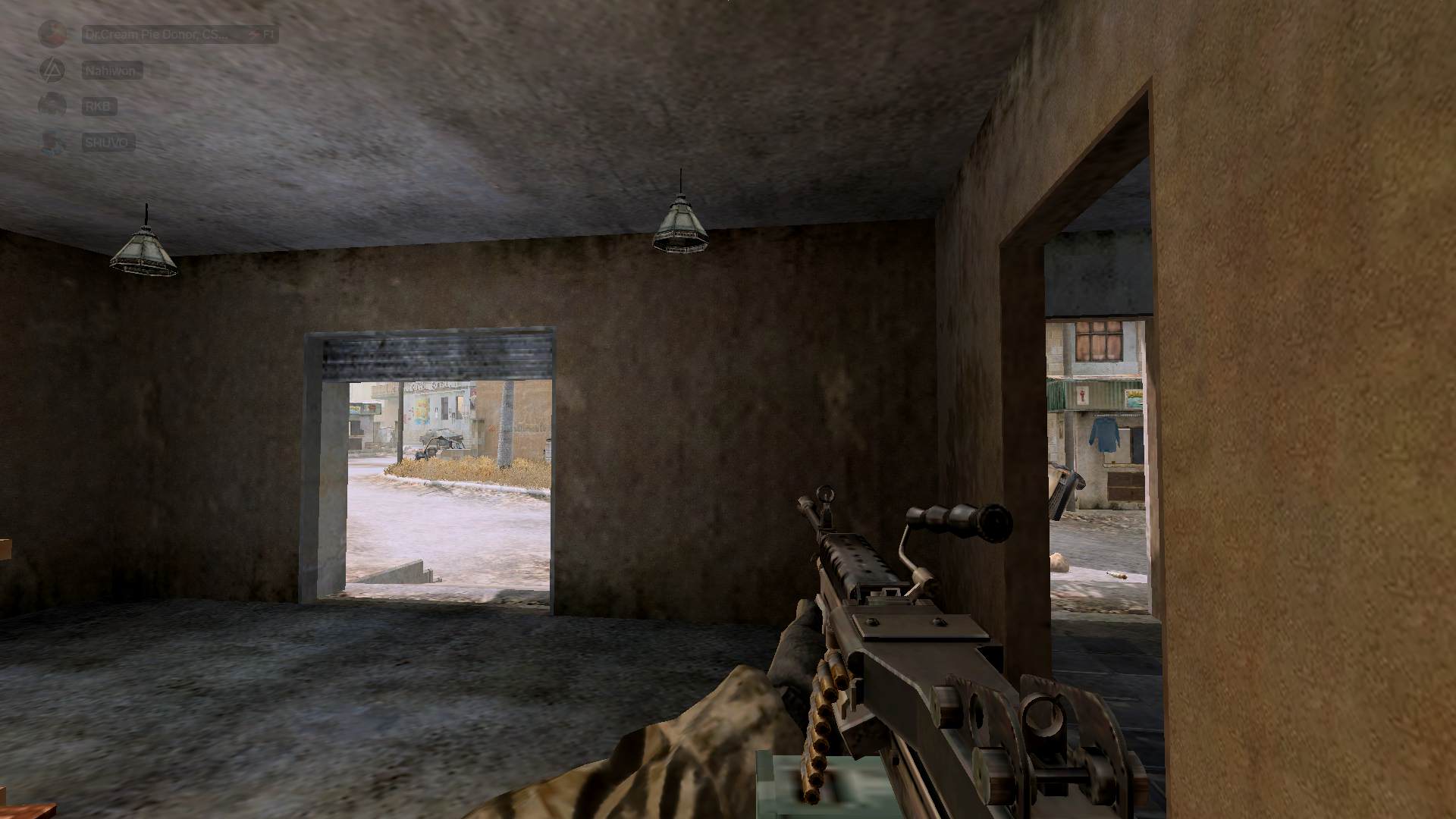Choose the RKB user in the overlay list
Viewport: 1456px width, 819px height.
98,106
